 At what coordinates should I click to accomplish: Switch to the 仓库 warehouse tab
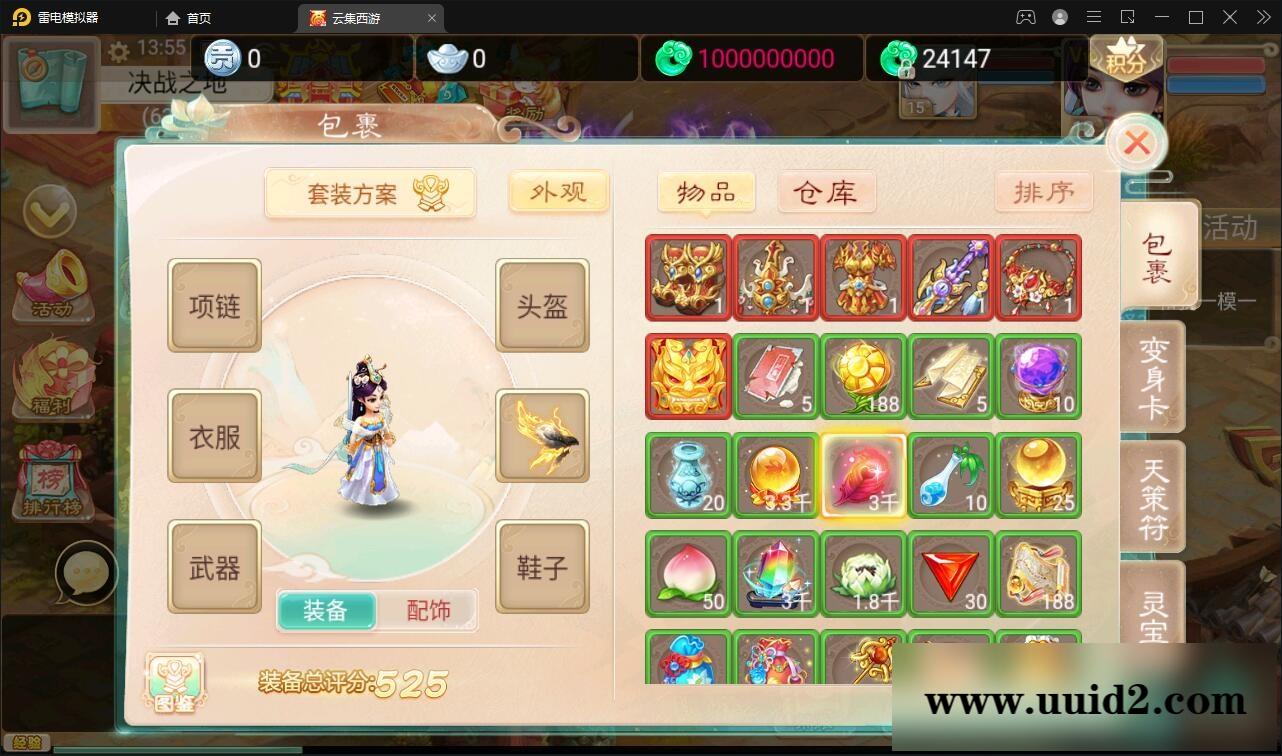coord(826,192)
